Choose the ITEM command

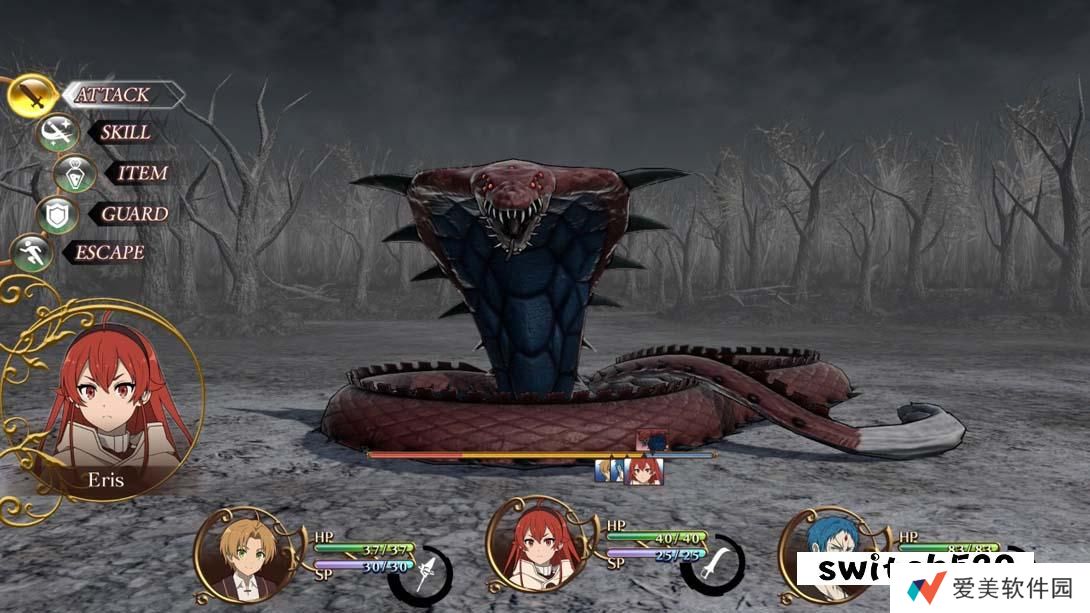pyautogui.click(x=142, y=173)
